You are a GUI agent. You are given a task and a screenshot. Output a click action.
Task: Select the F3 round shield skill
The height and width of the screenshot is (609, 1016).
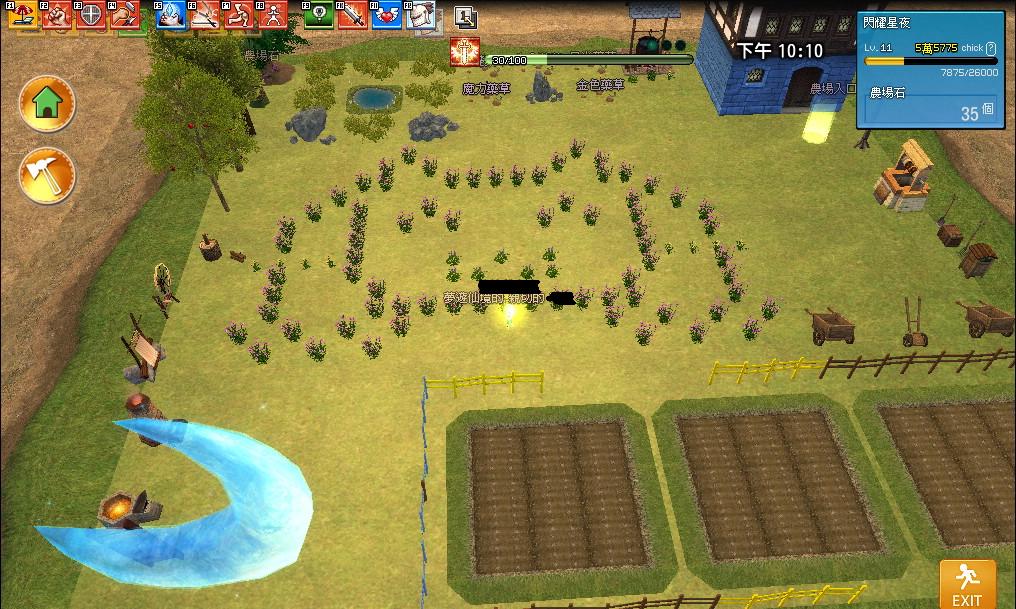91,14
